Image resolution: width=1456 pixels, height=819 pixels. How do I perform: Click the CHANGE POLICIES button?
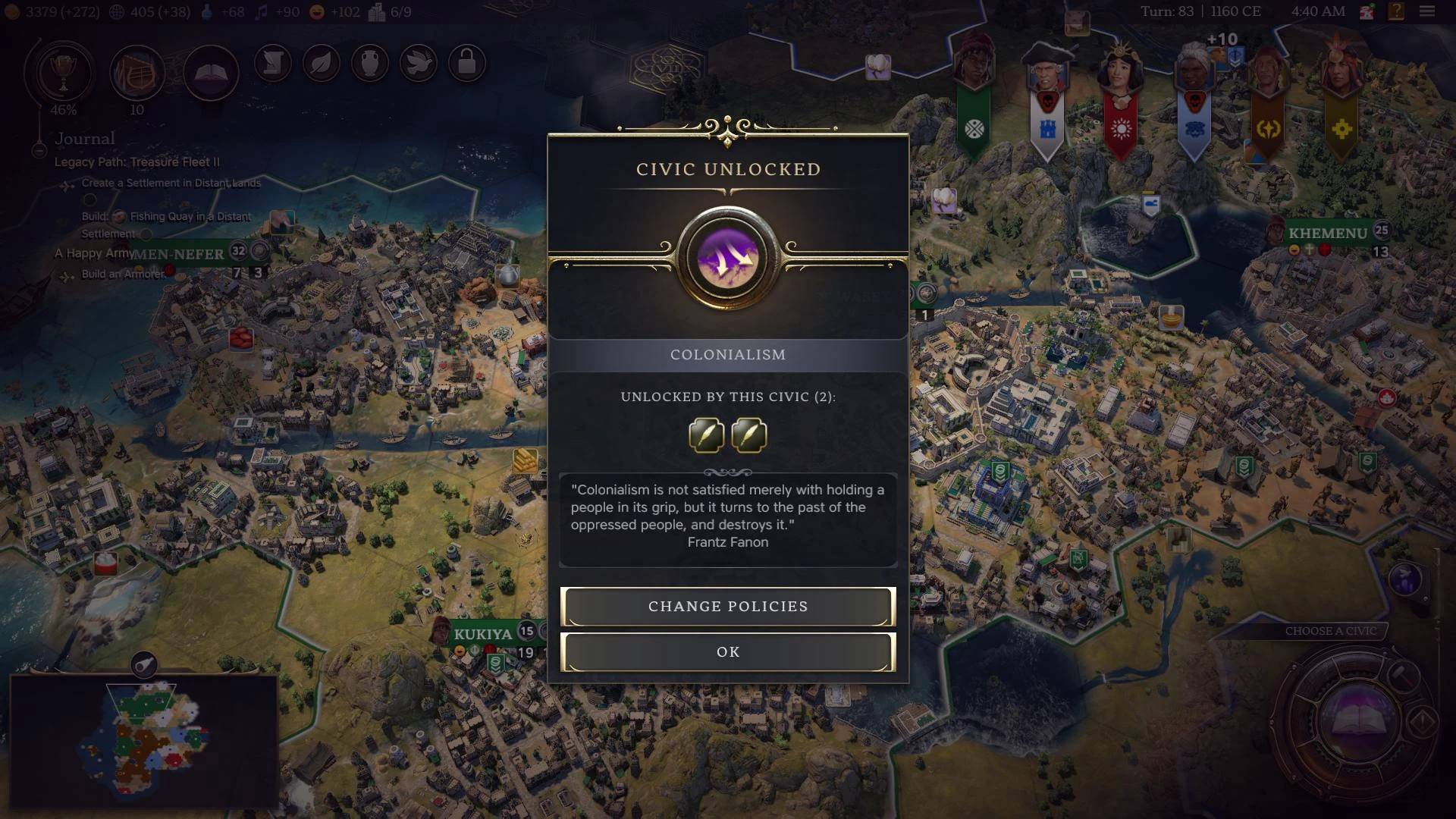tap(727, 606)
